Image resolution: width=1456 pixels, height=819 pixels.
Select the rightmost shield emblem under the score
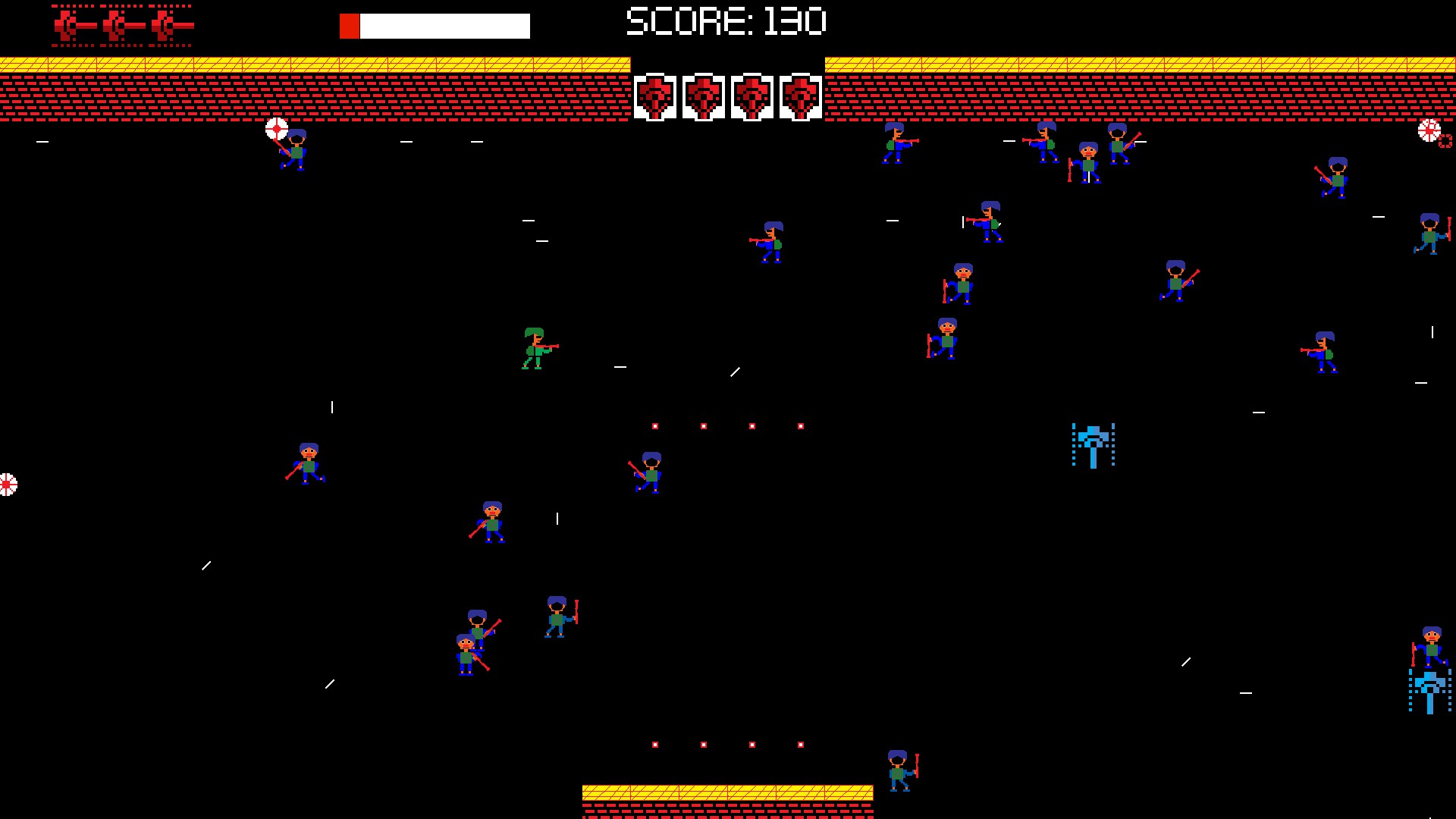pos(801,96)
